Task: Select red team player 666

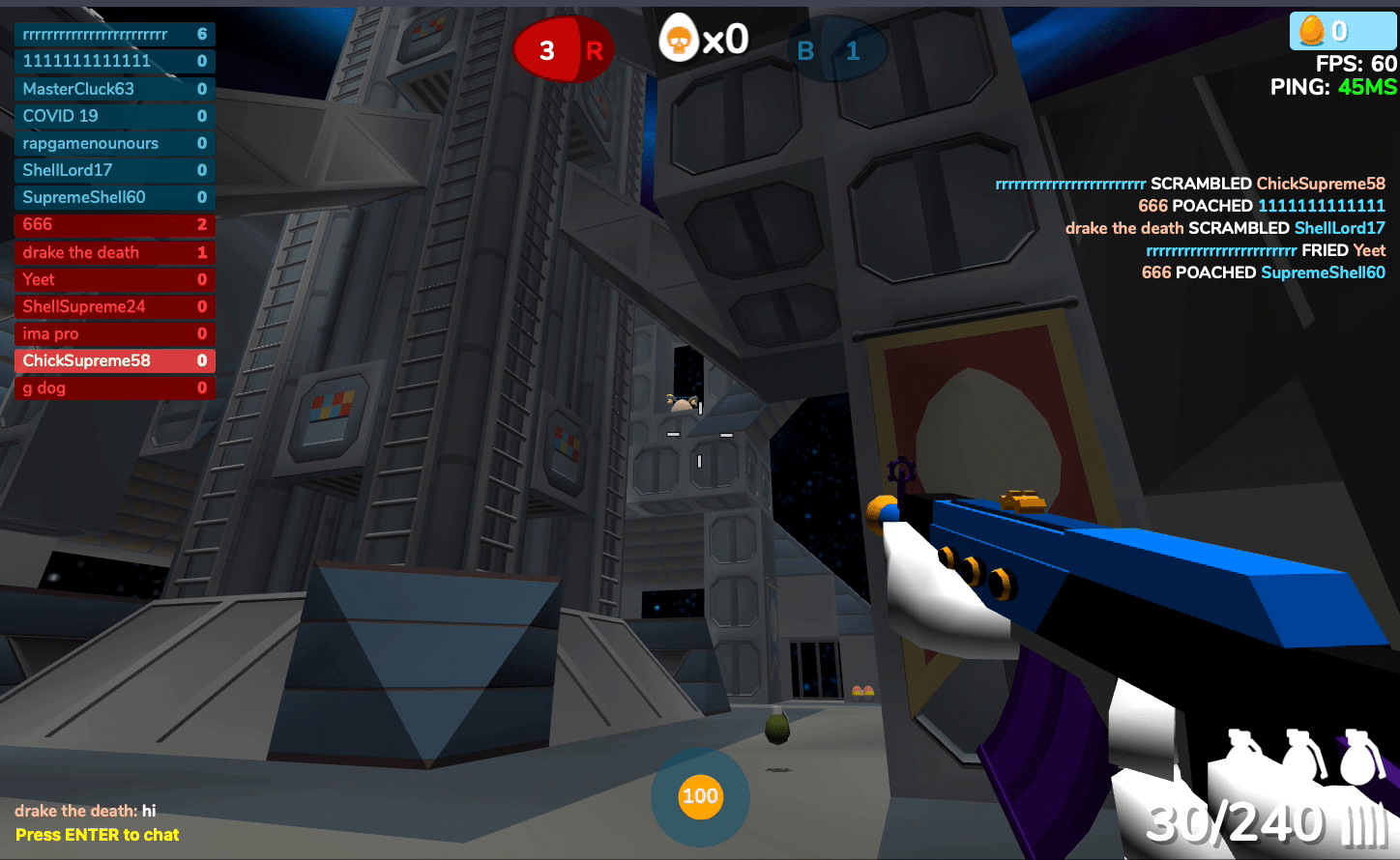Action: (x=114, y=224)
